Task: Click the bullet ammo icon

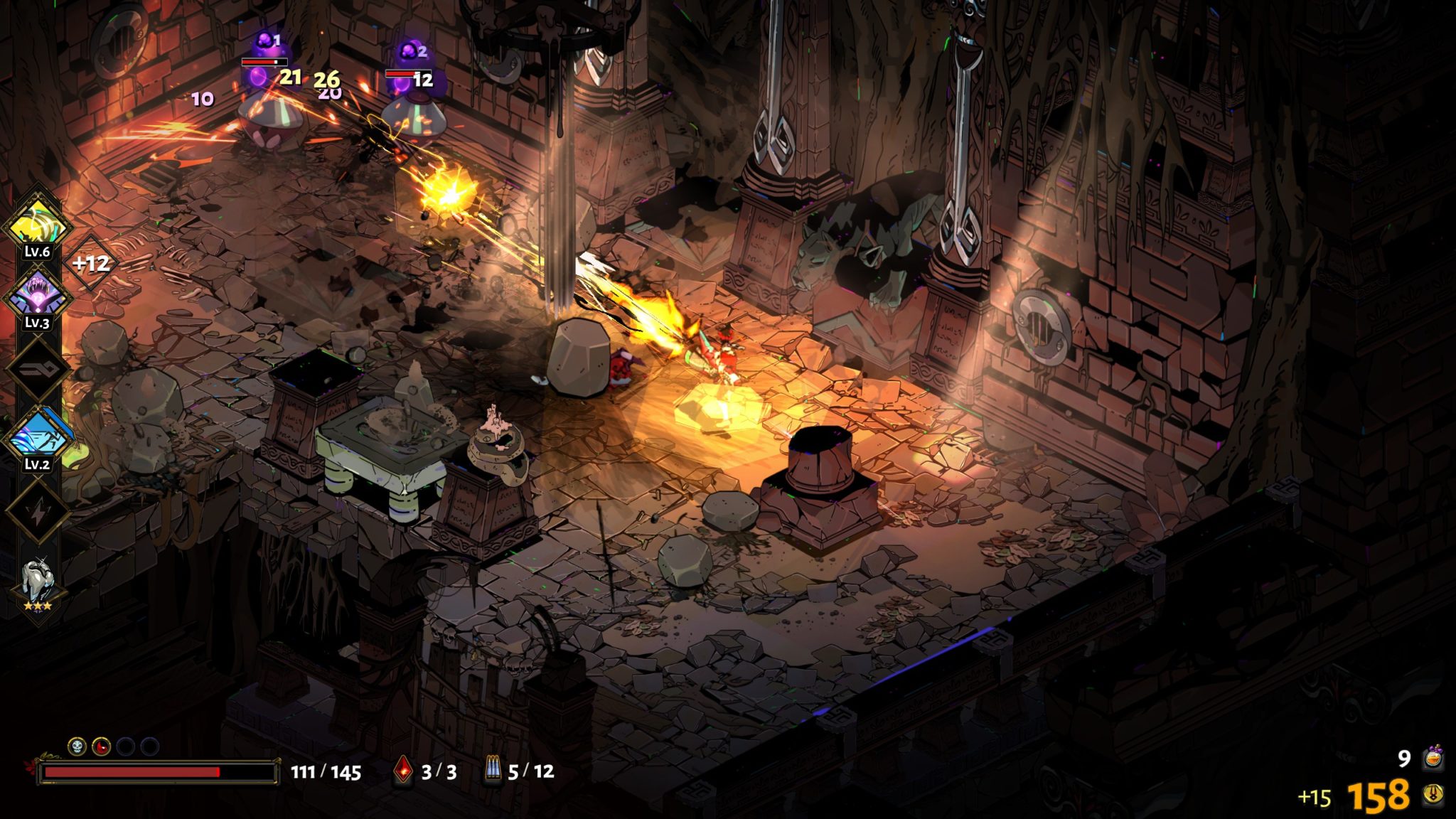Action: 492,771
